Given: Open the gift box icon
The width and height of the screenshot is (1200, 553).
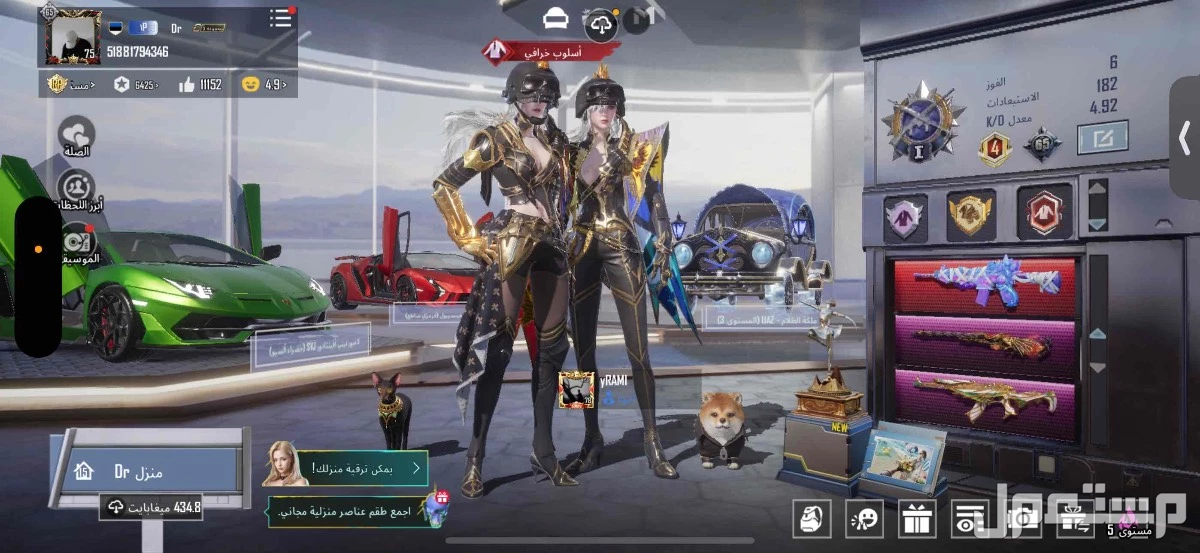Looking at the screenshot, I should [x=915, y=517].
